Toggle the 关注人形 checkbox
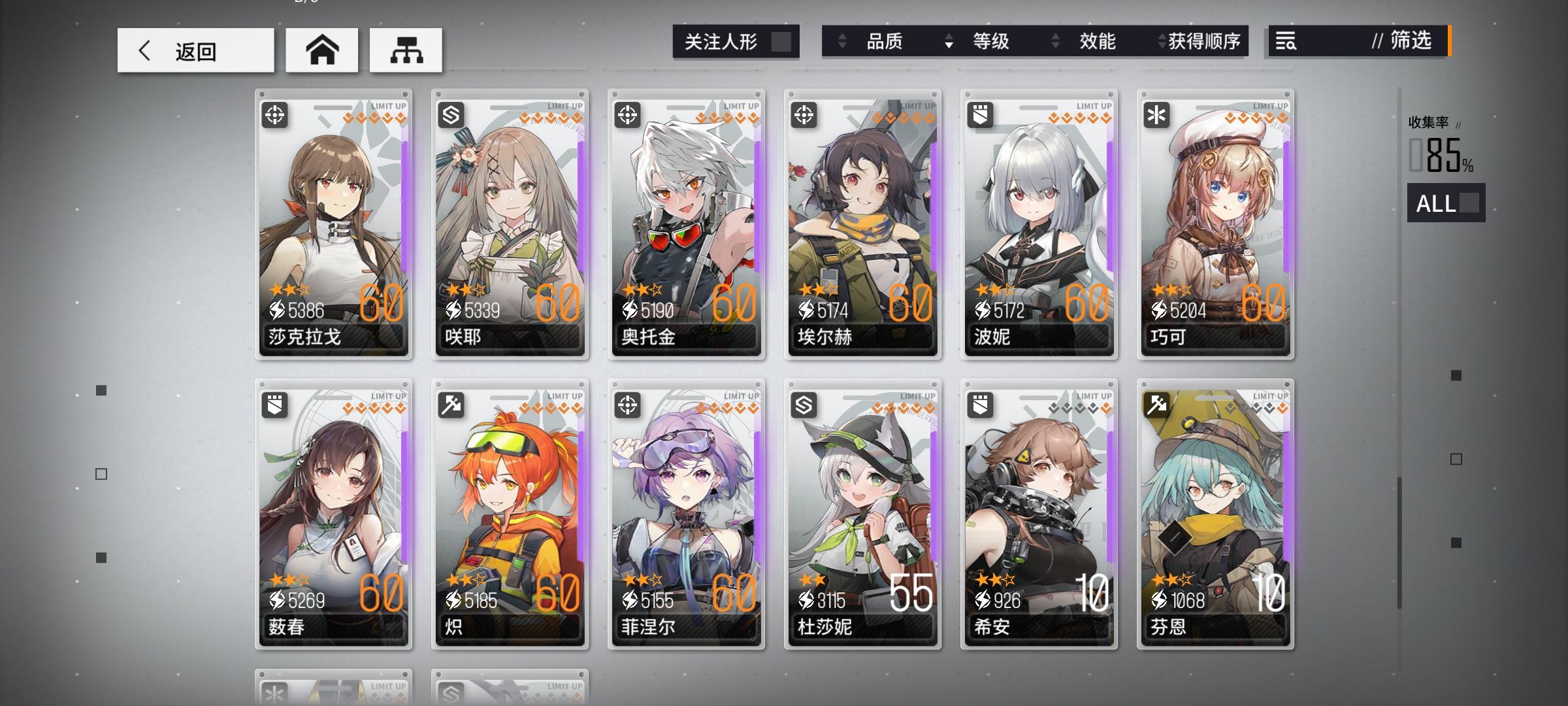Viewport: 1568px width, 706px height. [780, 41]
